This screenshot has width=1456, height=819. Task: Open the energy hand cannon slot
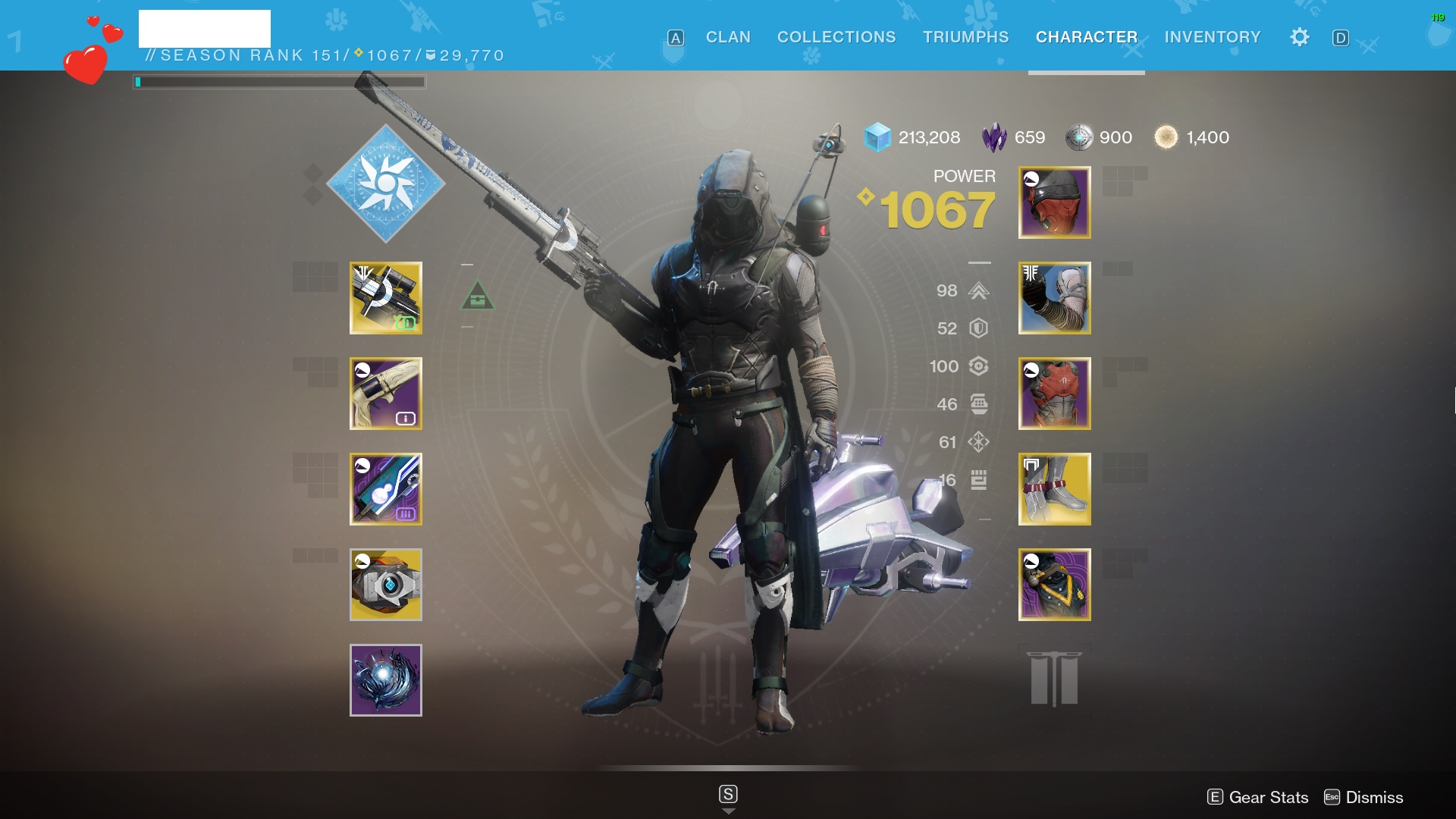pyautogui.click(x=386, y=394)
